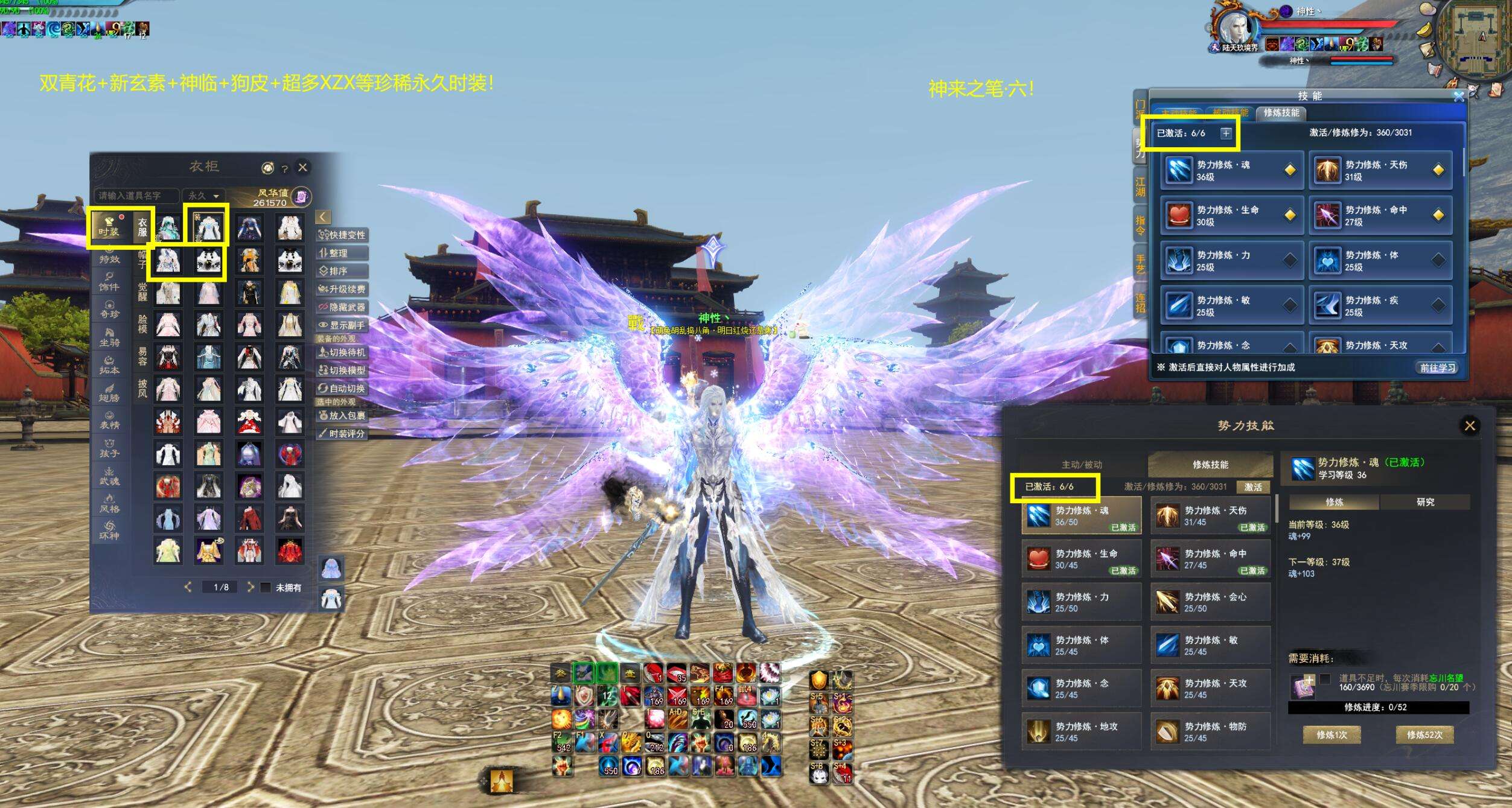This screenshot has height=808, width=1512.
Task: Select 势力修炼·会心 in the skill list
Action: click(1210, 602)
